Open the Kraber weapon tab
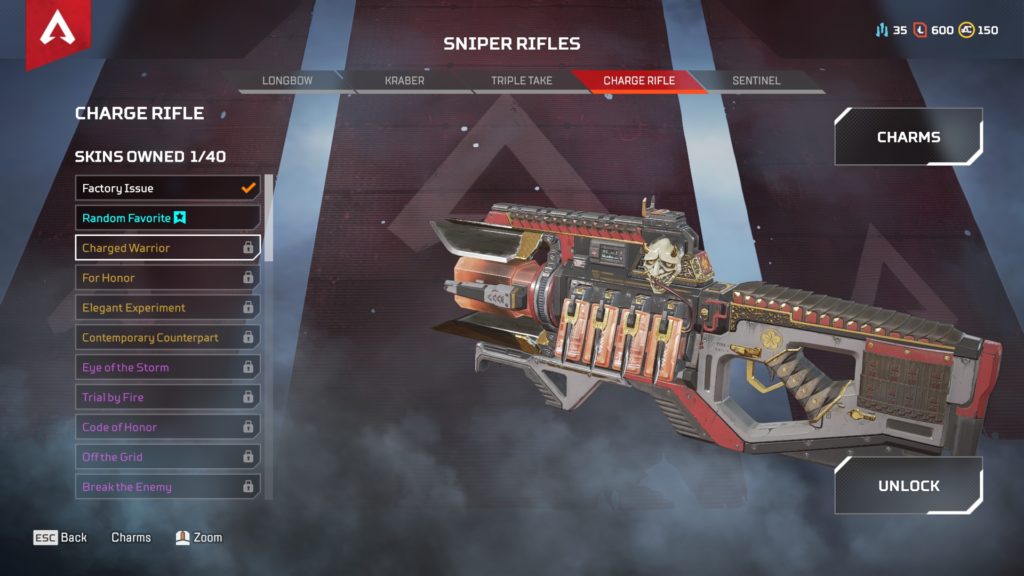 [404, 80]
